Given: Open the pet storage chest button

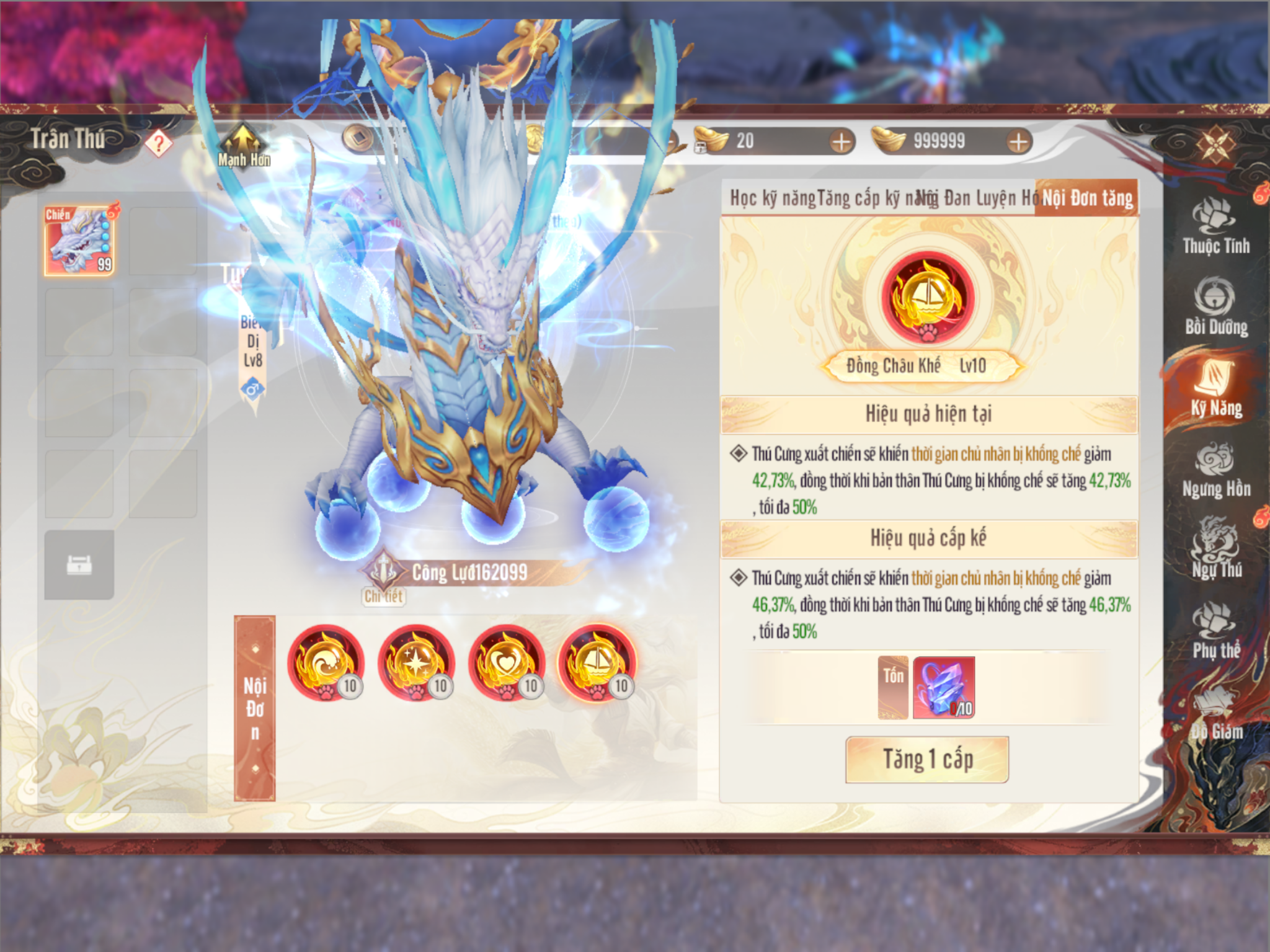Looking at the screenshot, I should (79, 565).
